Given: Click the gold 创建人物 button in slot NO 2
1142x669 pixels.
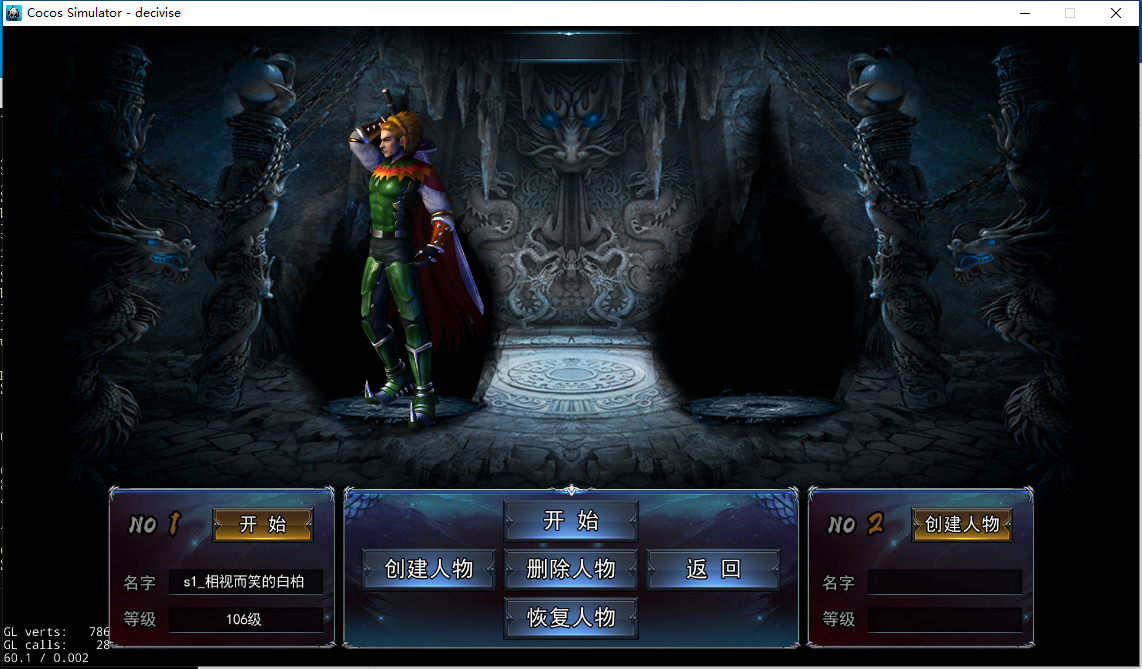Looking at the screenshot, I should pos(962,524).
